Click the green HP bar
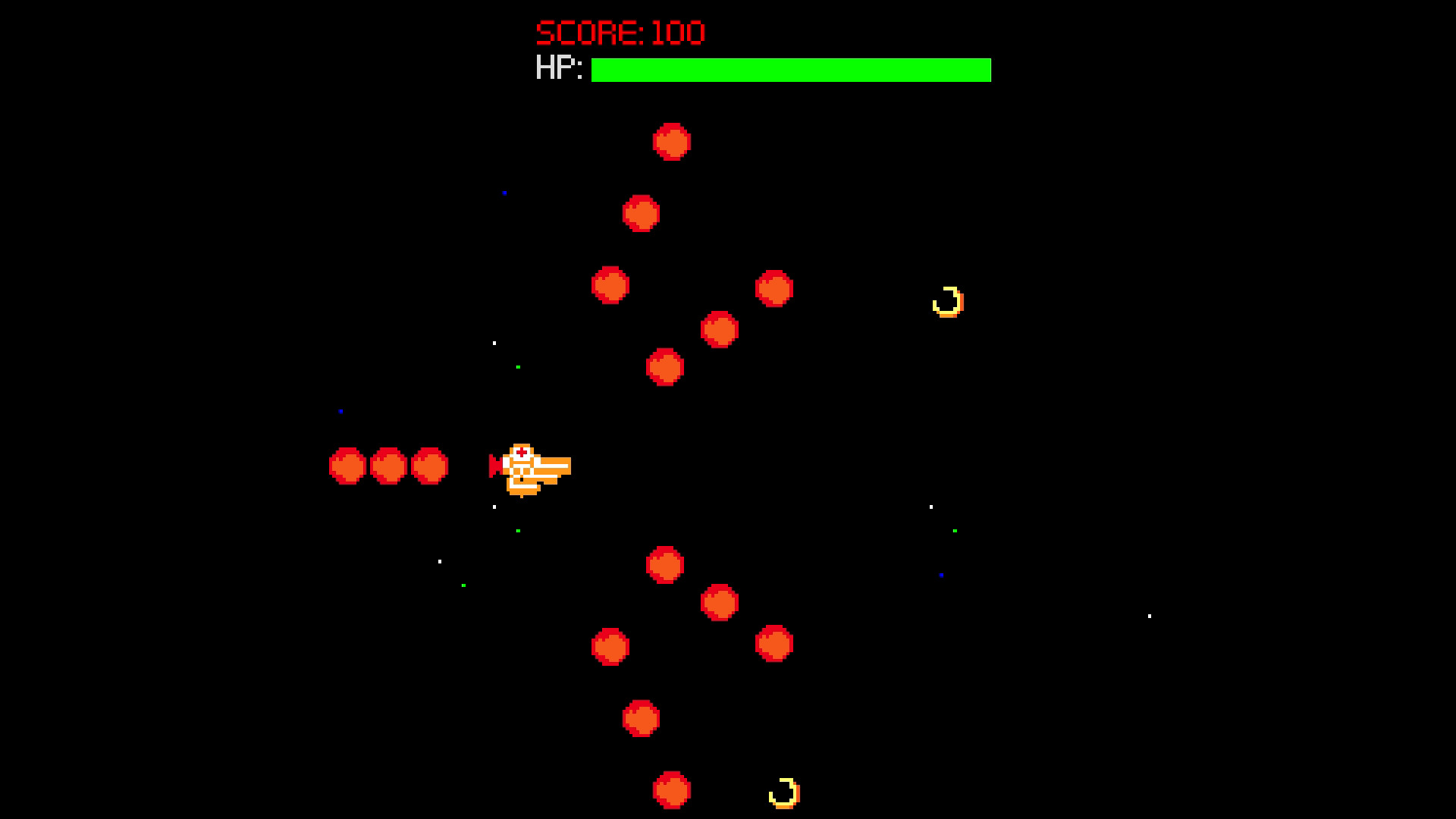The image size is (1456, 819). (x=789, y=71)
